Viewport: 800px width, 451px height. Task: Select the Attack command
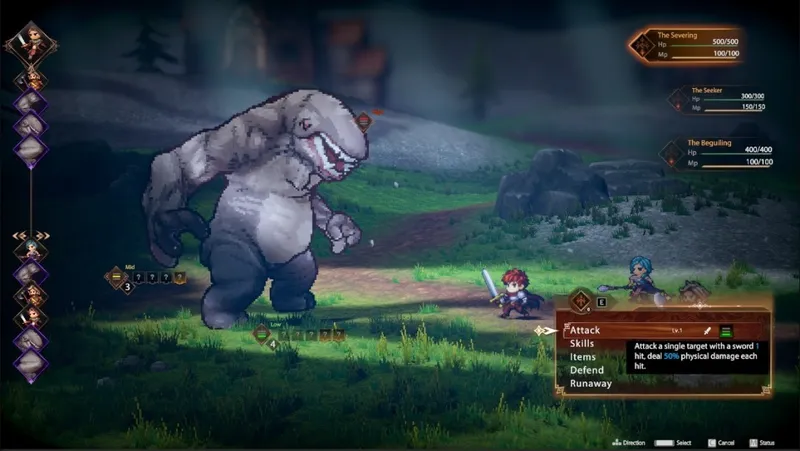pyautogui.click(x=587, y=329)
